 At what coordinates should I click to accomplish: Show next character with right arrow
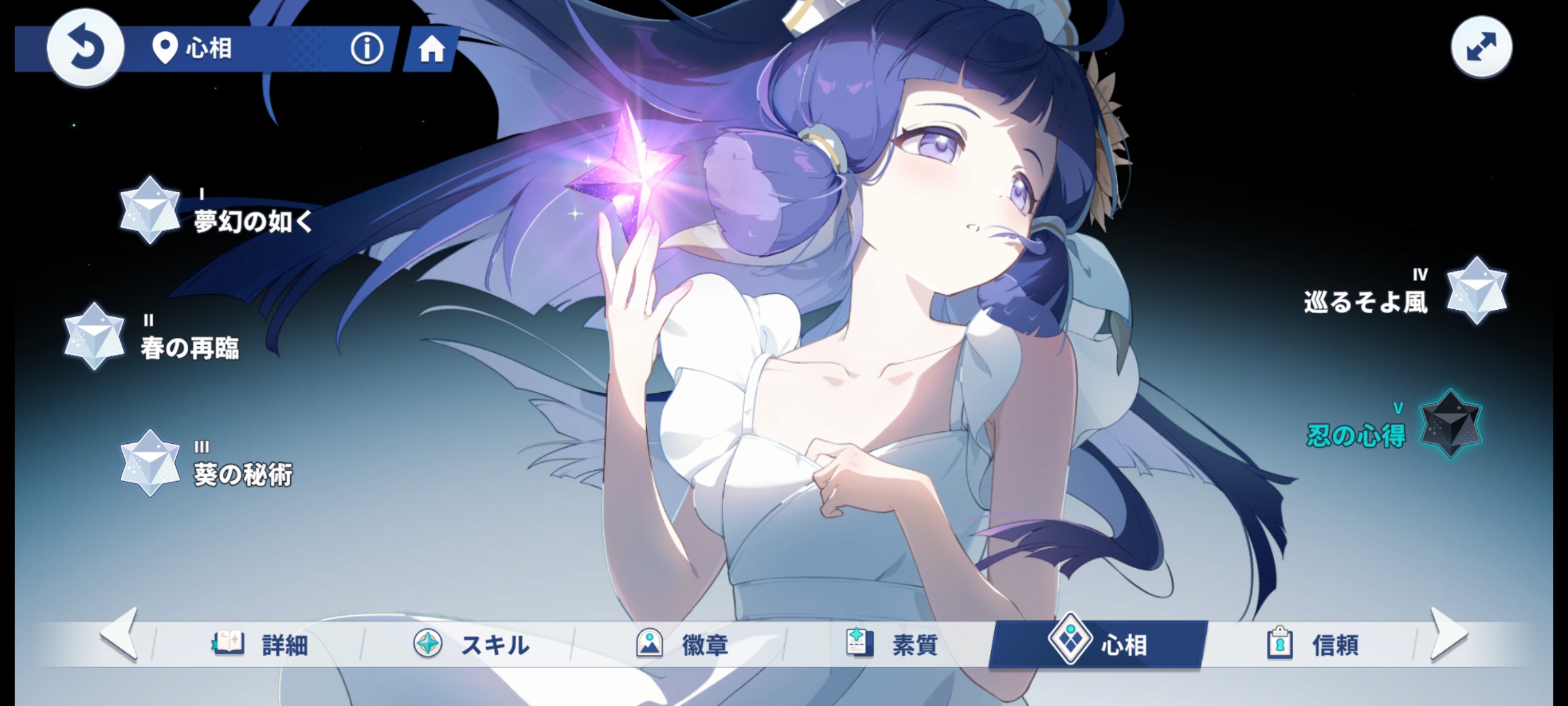[x=1448, y=633]
